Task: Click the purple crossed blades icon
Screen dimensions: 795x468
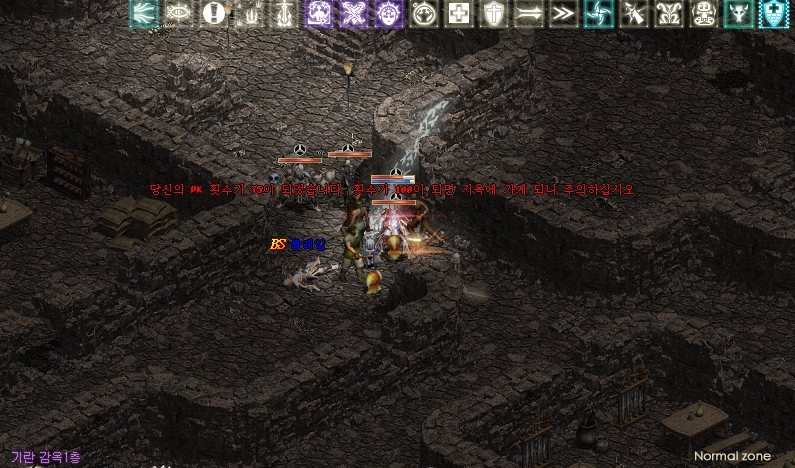Action: click(354, 13)
